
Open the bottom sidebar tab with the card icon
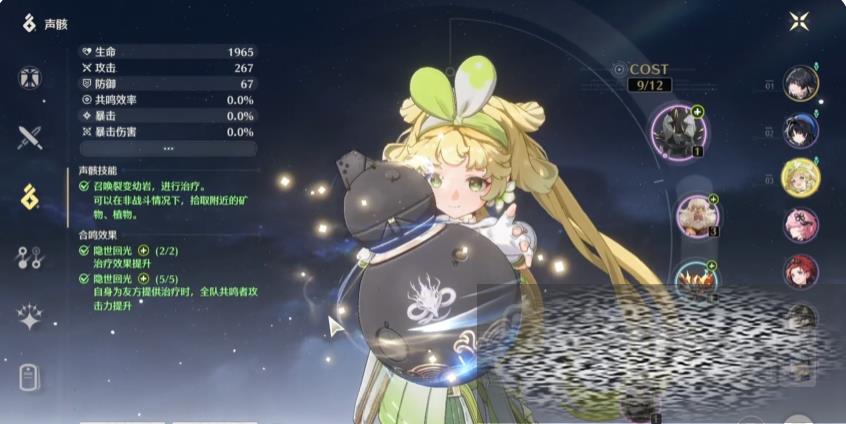click(30, 377)
